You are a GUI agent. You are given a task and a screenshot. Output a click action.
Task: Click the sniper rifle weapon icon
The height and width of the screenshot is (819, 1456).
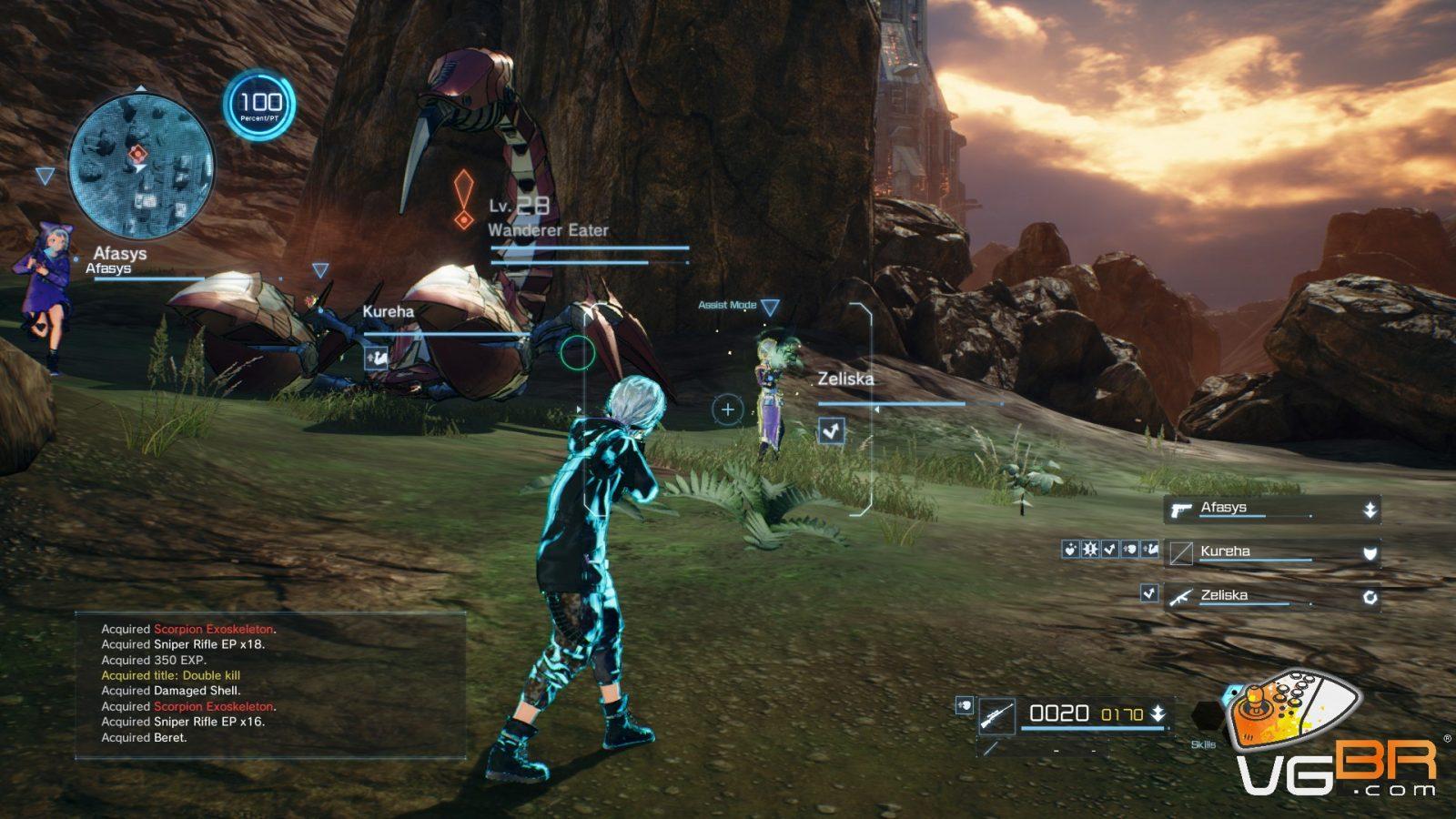(996, 717)
